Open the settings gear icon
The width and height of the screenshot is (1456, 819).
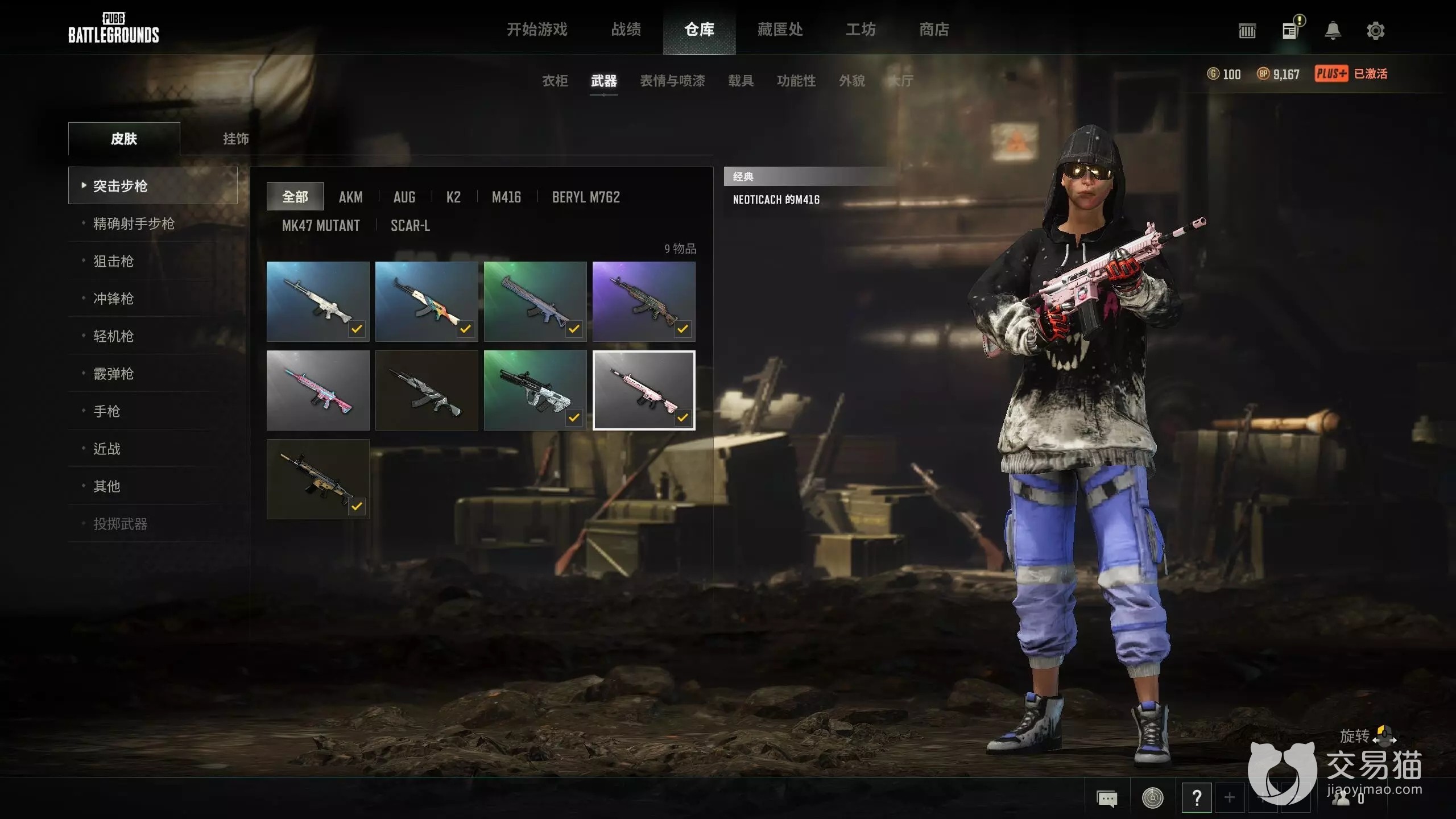pyautogui.click(x=1375, y=31)
